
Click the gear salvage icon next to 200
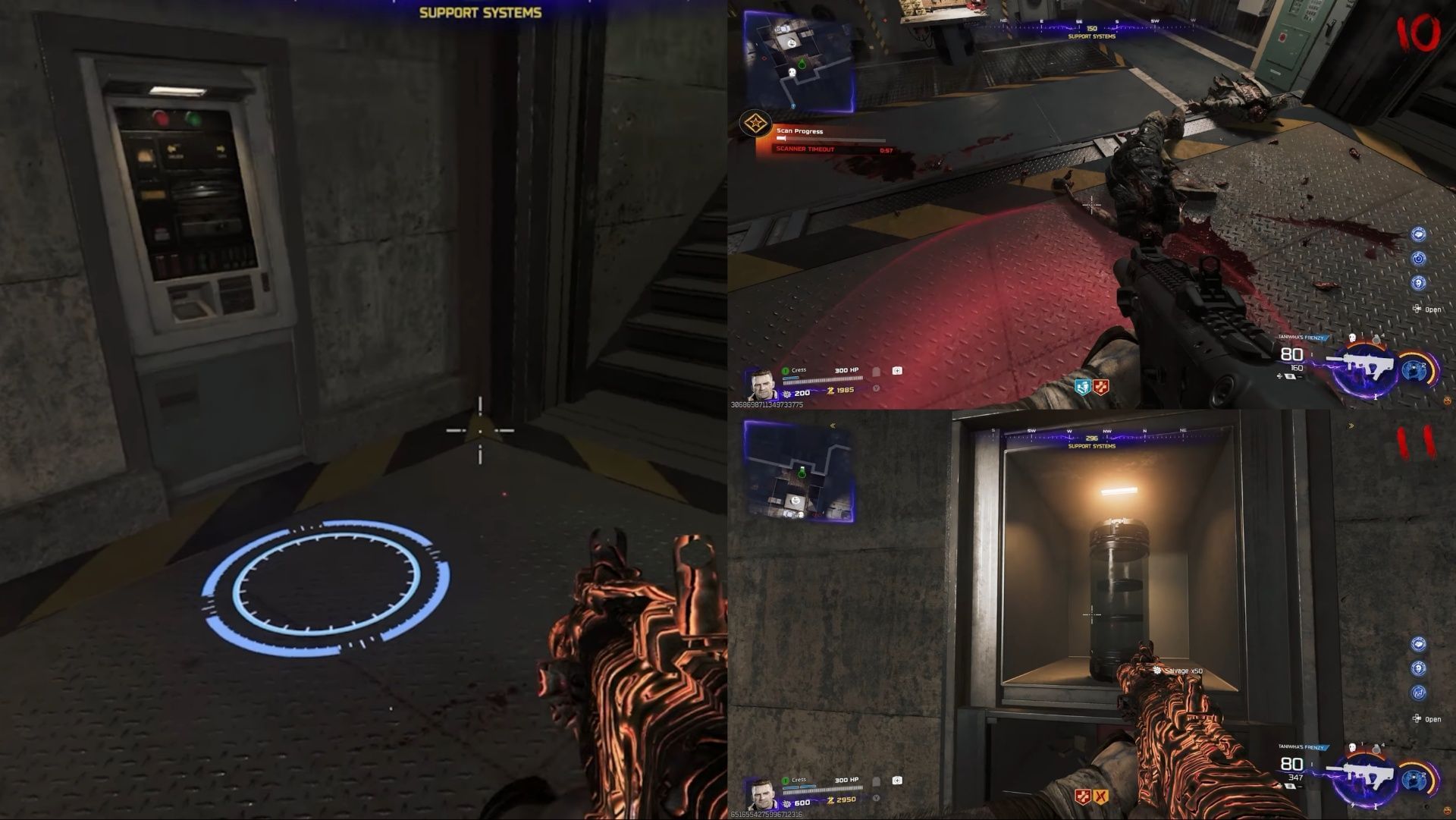point(786,394)
